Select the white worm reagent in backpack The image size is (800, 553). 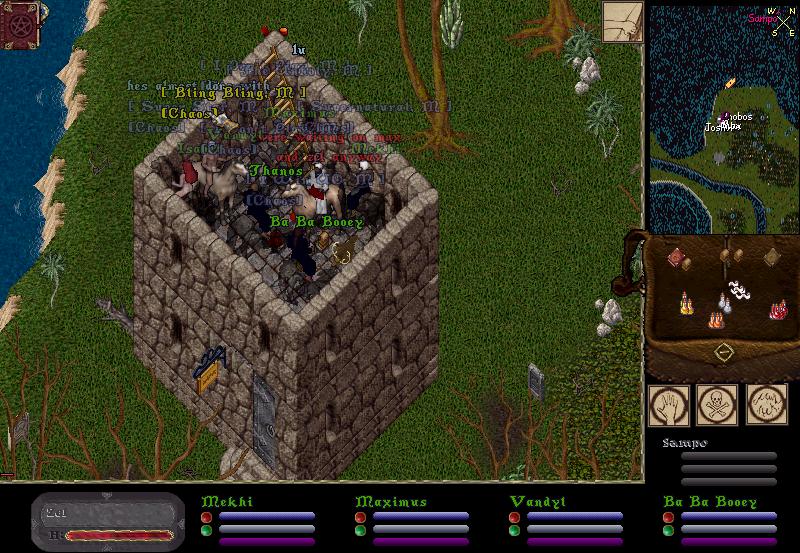point(740,290)
